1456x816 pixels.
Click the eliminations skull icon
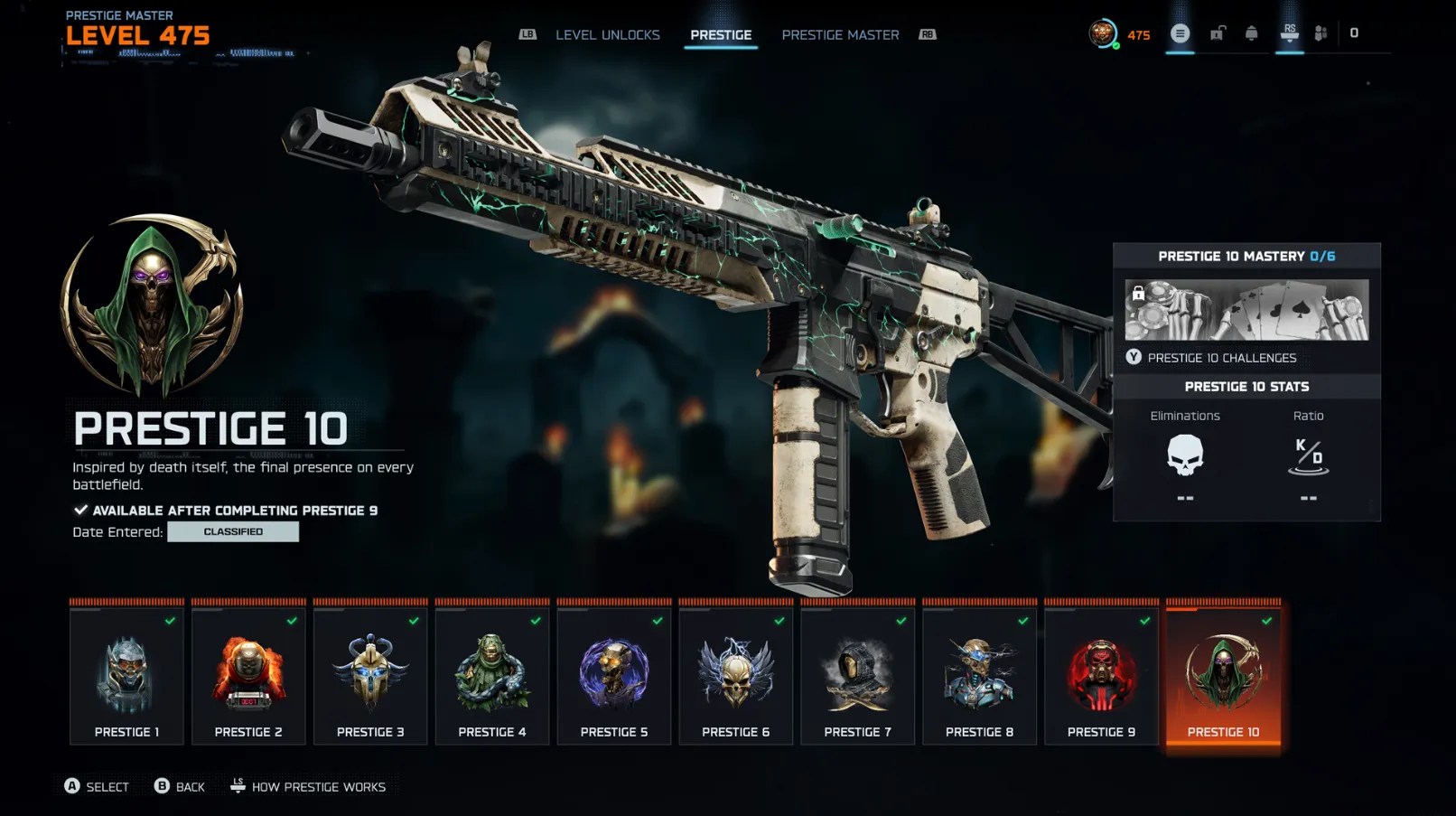[x=1185, y=456]
